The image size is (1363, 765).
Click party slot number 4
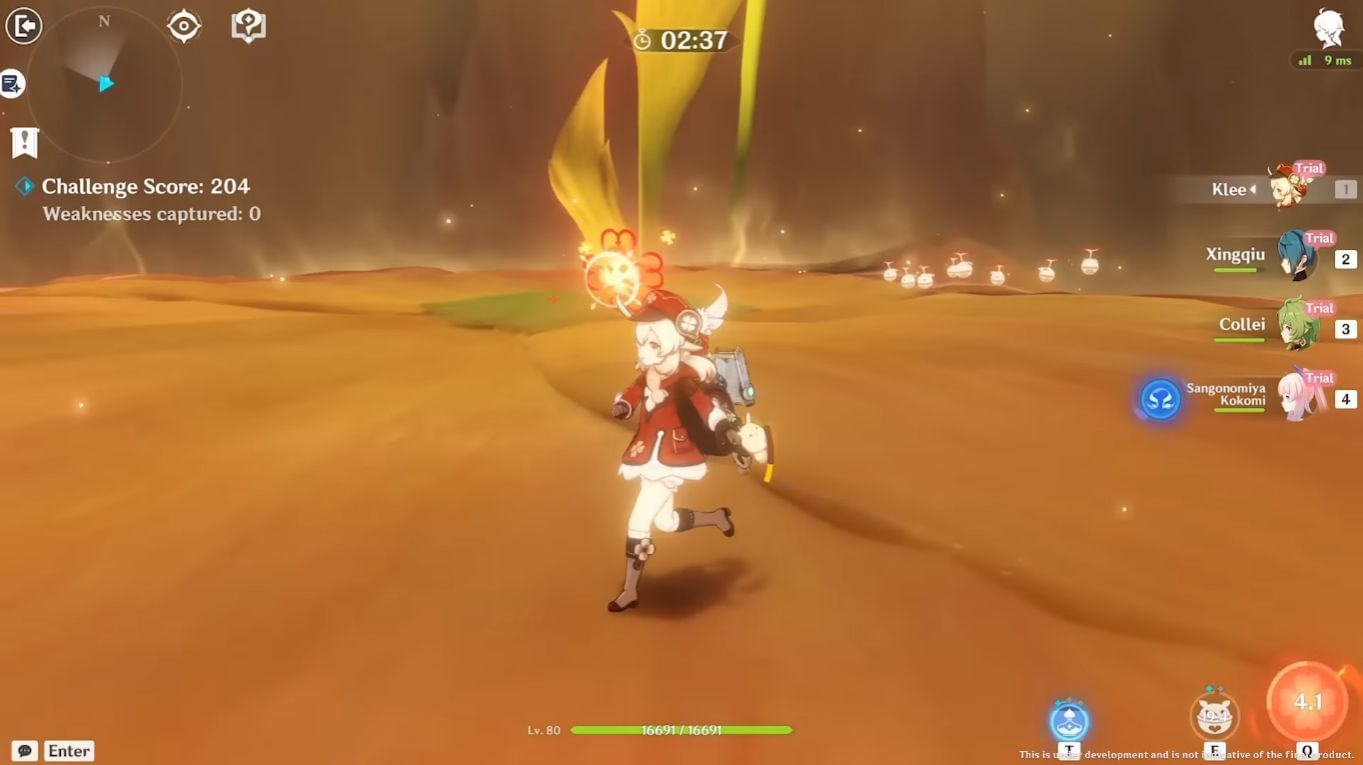point(1346,398)
